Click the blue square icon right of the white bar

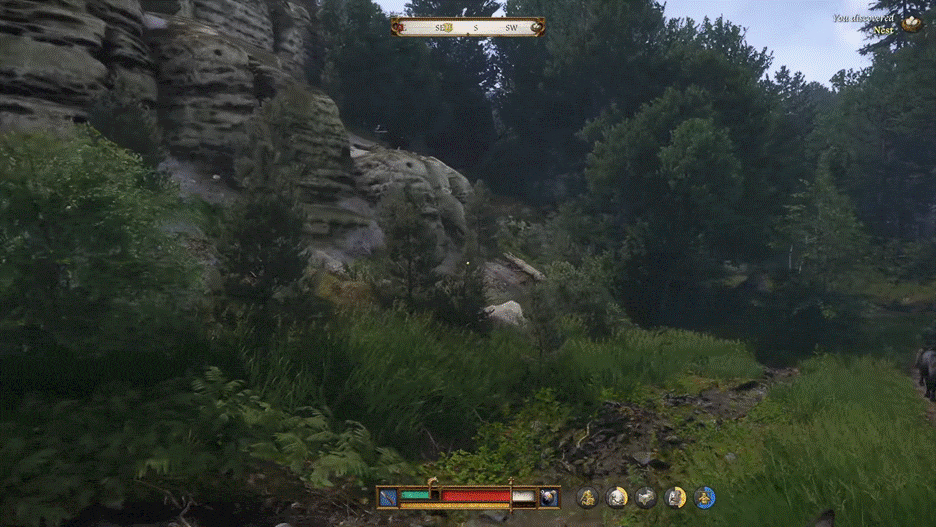549,496
